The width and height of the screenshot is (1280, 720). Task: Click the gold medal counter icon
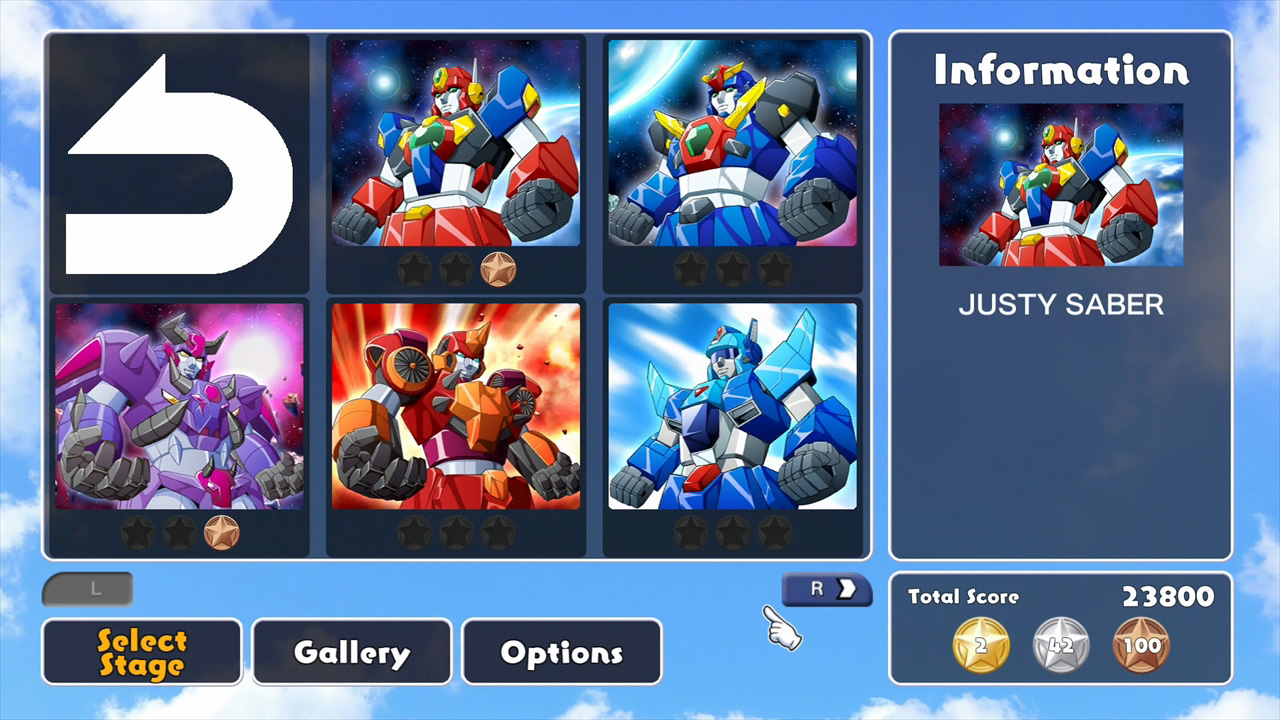coord(979,645)
